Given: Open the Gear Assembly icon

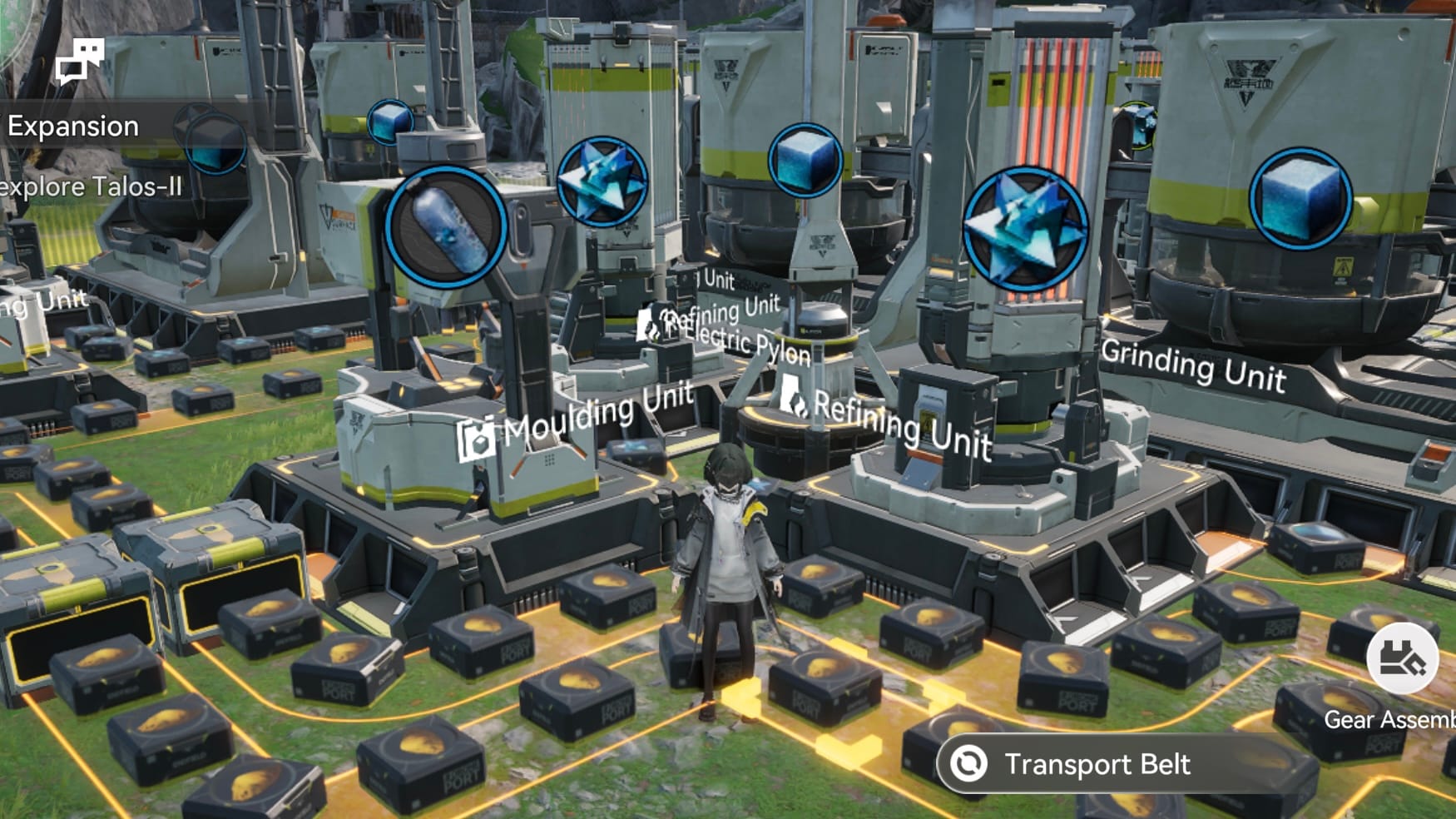Looking at the screenshot, I should point(1402,659).
